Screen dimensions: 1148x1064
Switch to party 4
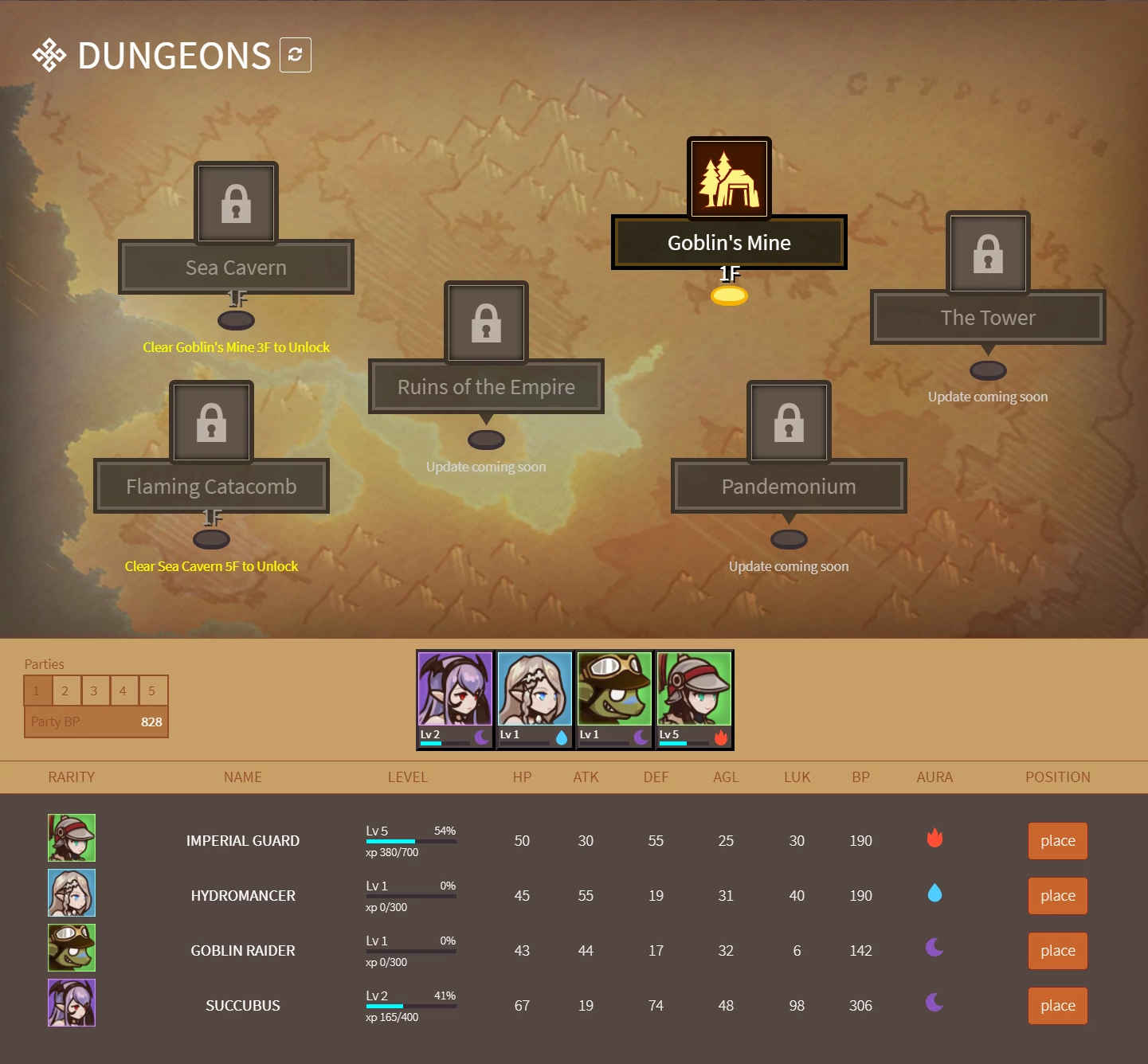coord(123,690)
